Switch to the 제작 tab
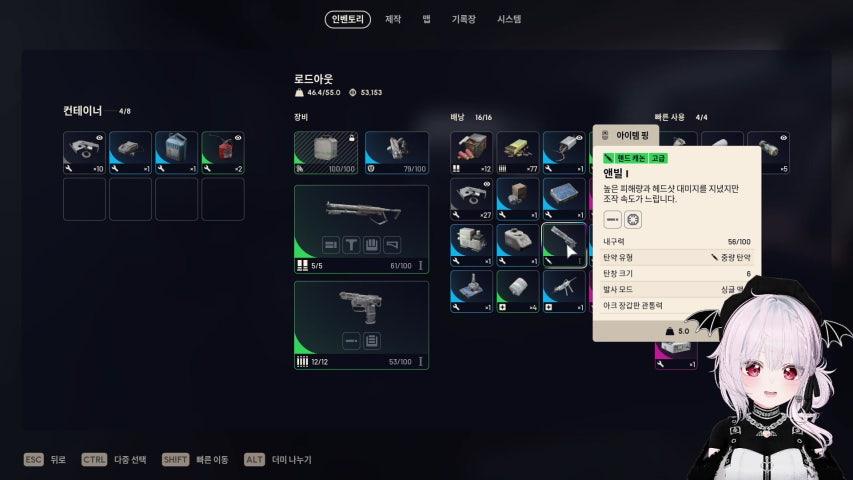This screenshot has height=480, width=853. (393, 19)
